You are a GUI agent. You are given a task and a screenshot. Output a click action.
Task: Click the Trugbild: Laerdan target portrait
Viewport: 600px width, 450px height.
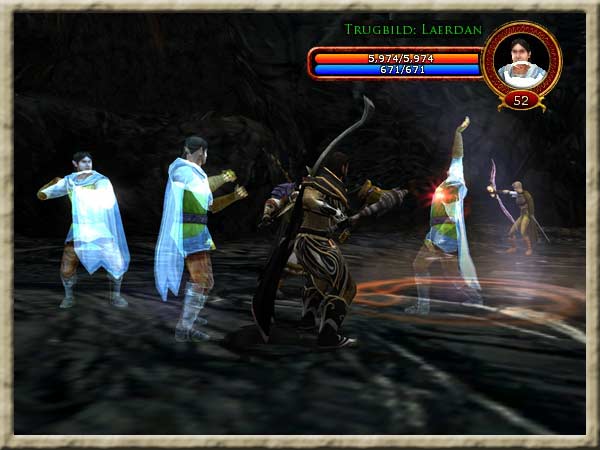coord(520,59)
